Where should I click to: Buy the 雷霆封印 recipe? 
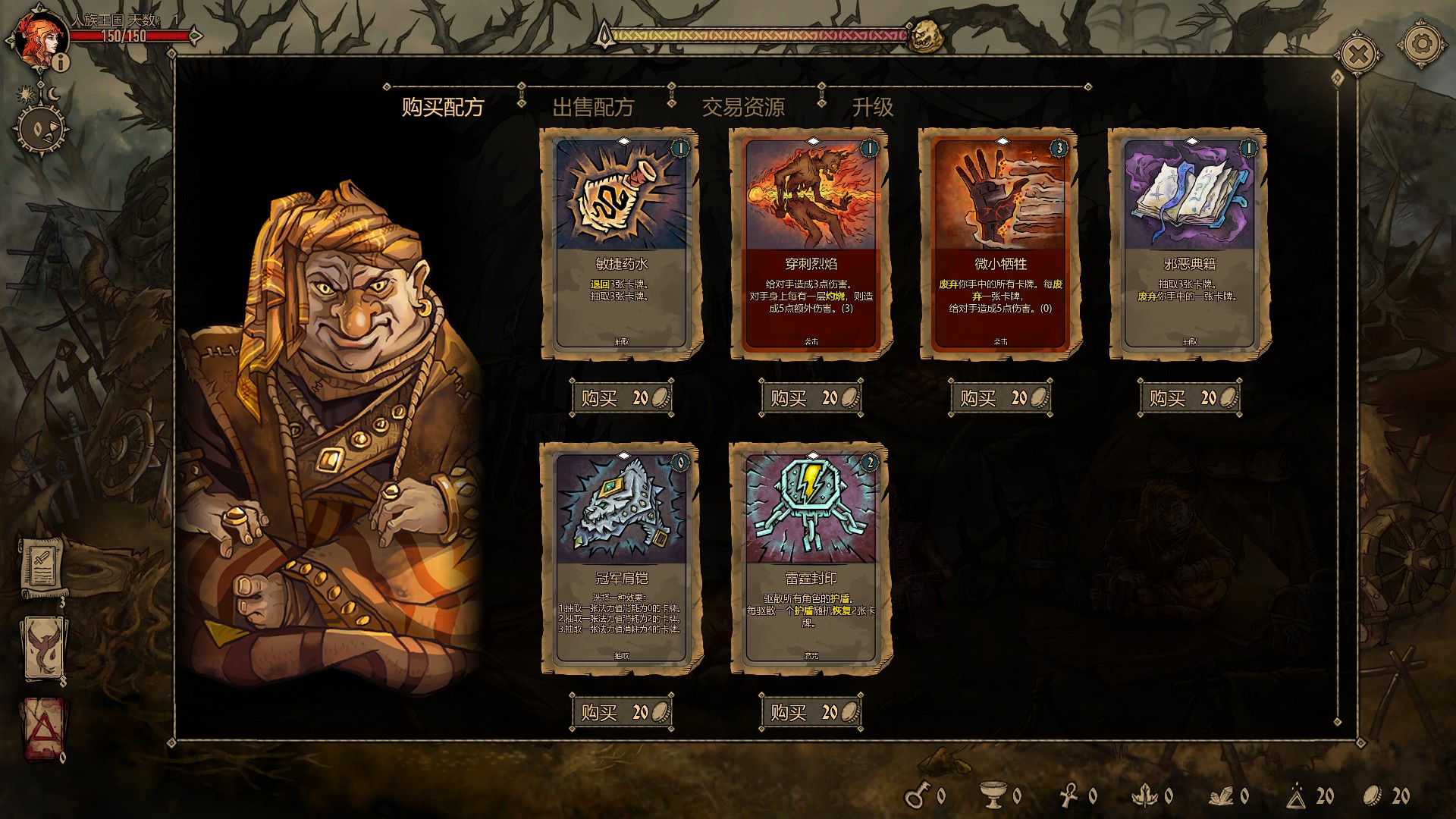pyautogui.click(x=811, y=713)
